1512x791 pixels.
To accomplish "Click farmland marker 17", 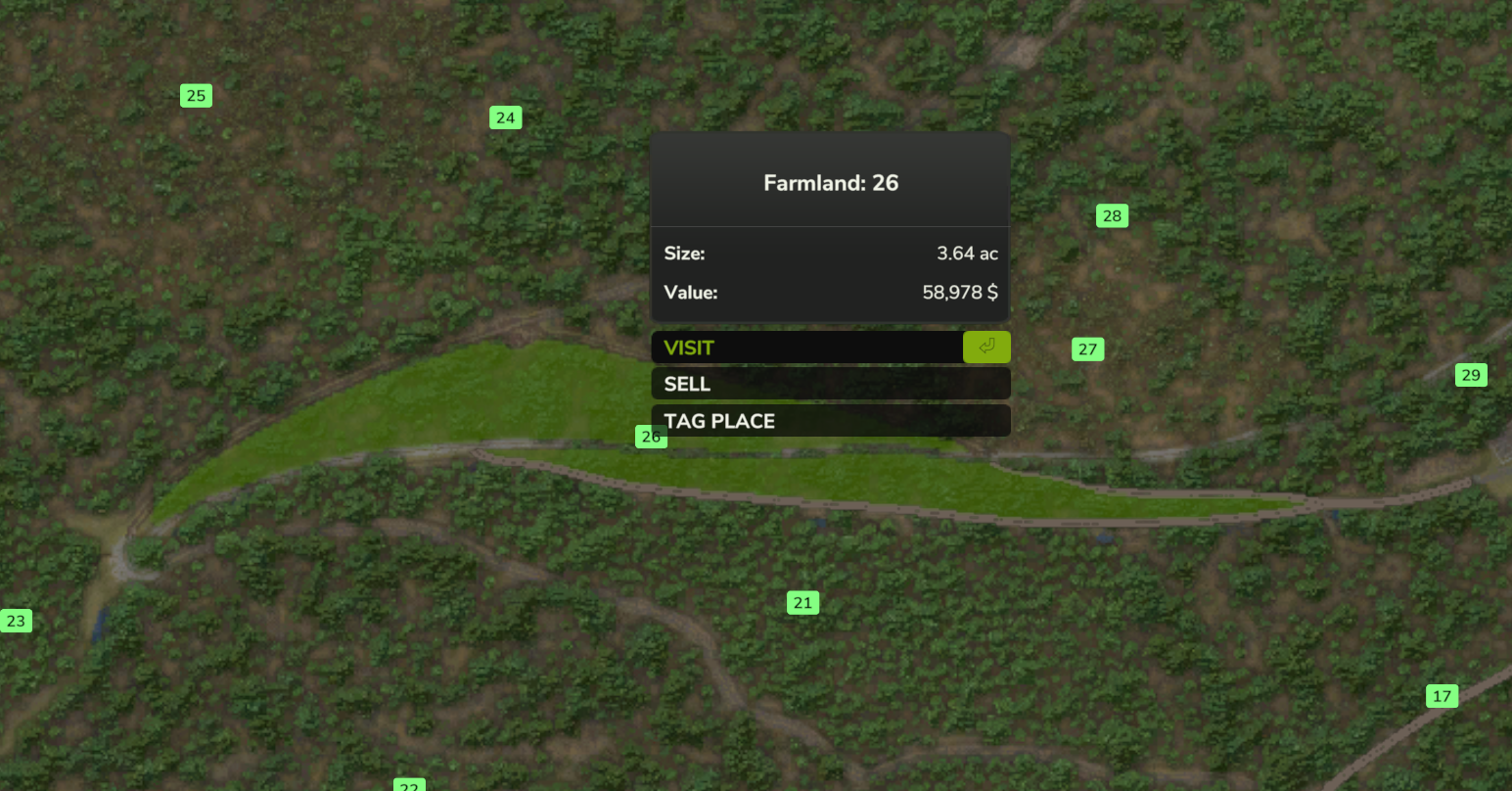I will pos(1442,696).
